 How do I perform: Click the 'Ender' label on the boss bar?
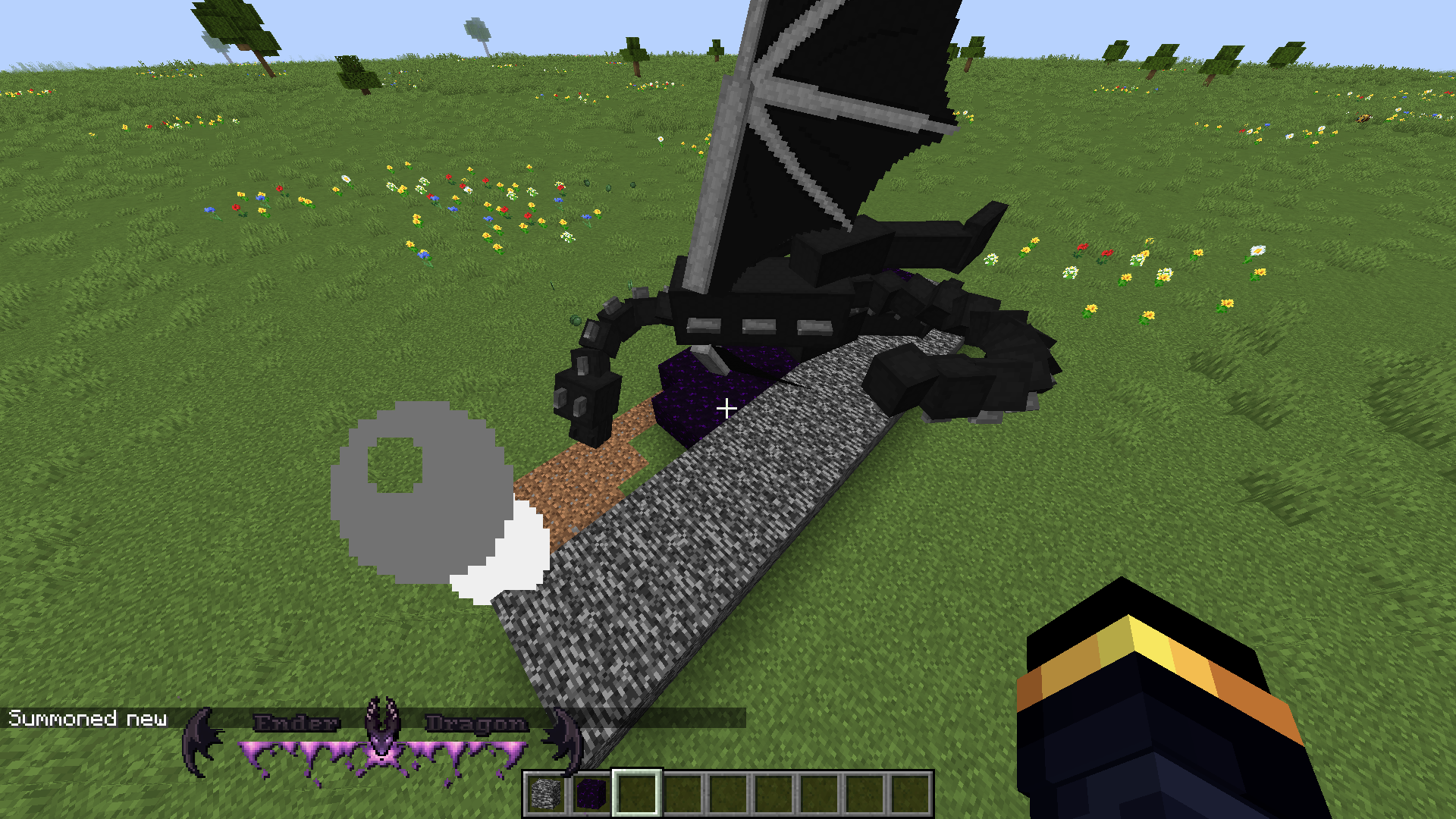tap(294, 722)
